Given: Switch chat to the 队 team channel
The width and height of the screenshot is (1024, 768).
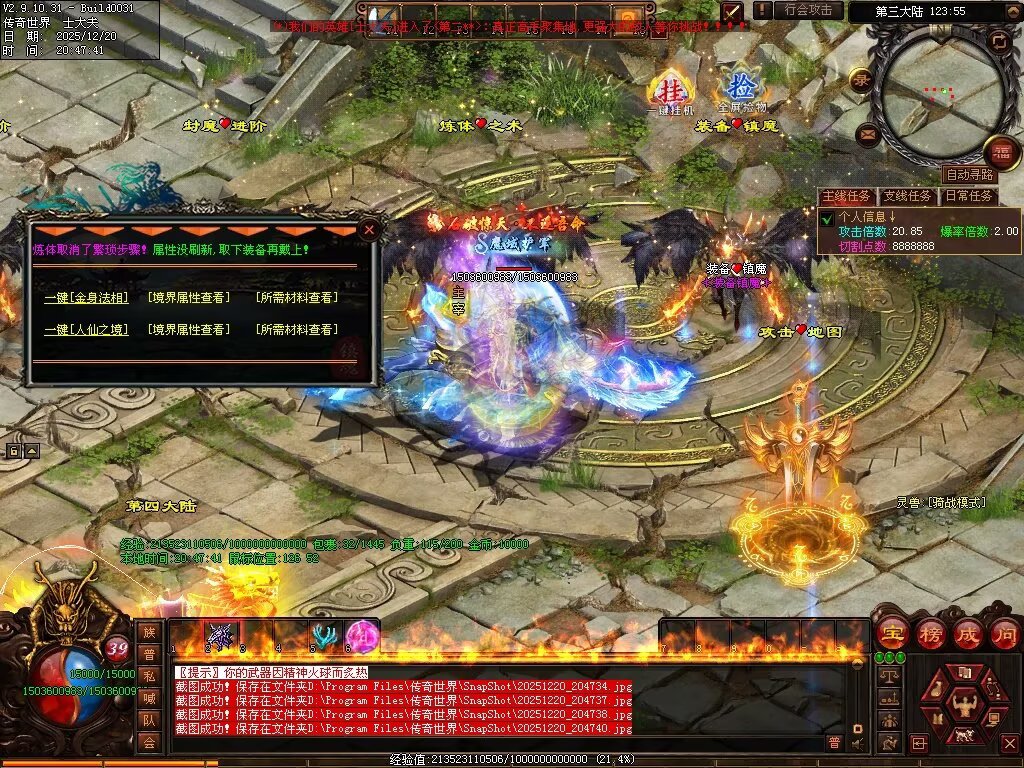Looking at the screenshot, I should (x=149, y=719).
